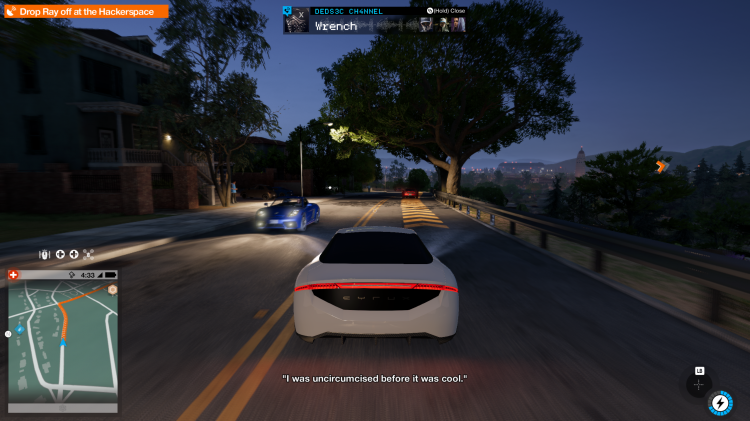The width and height of the screenshot is (750, 421).
Task: Select the orange chevron waypoint indicator
Action: [661, 167]
